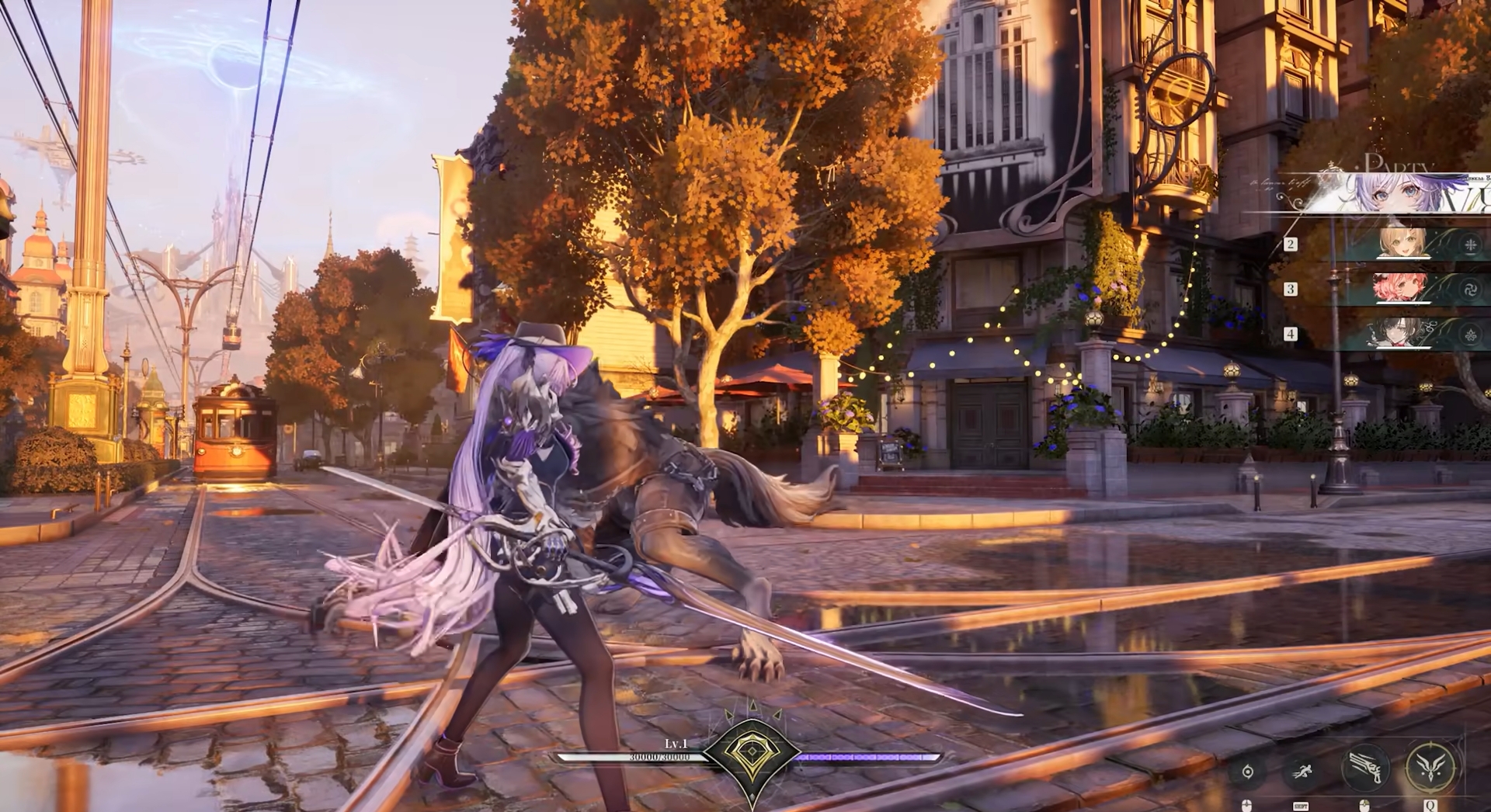
Task: Click the snowflake emblem on the blonde member's row
Action: click(1470, 245)
